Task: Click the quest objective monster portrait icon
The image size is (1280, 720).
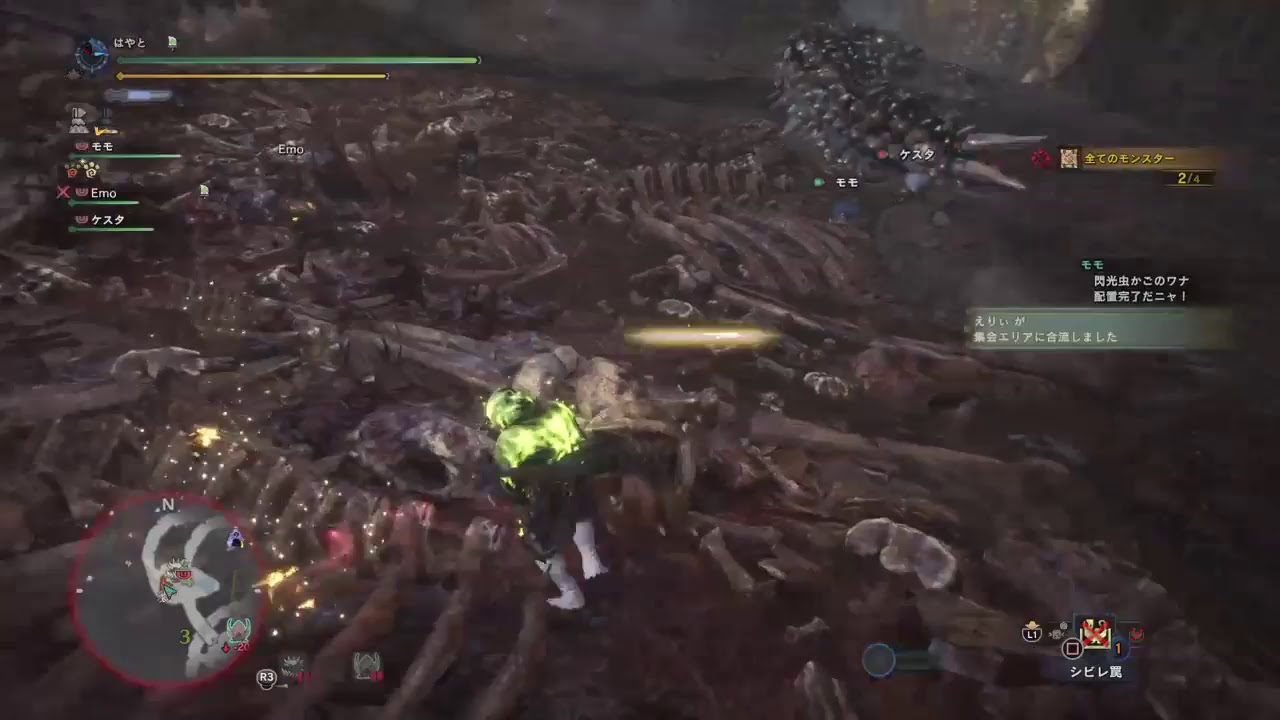Action: coord(1069,158)
